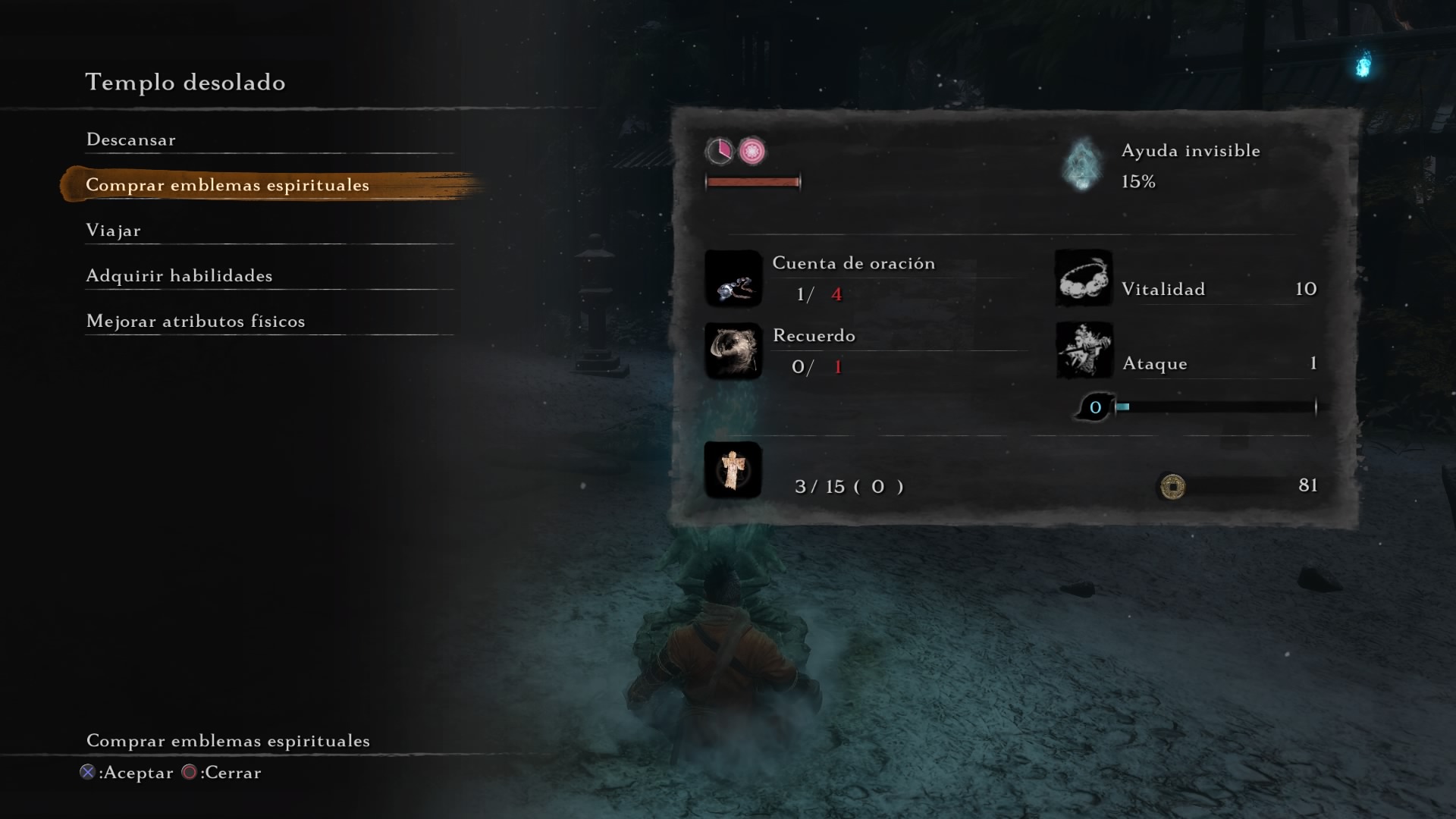Select Descansar to rest at the idol
Image resolution: width=1456 pixels, height=819 pixels.
(131, 140)
